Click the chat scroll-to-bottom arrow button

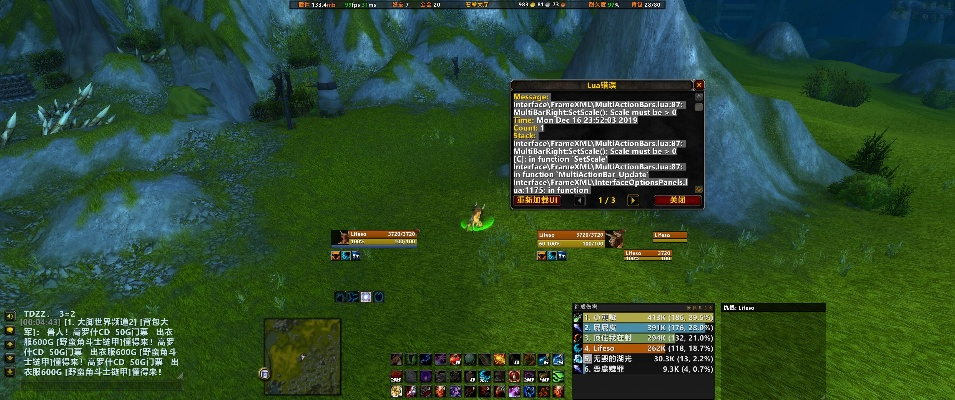pyautogui.click(x=8, y=371)
